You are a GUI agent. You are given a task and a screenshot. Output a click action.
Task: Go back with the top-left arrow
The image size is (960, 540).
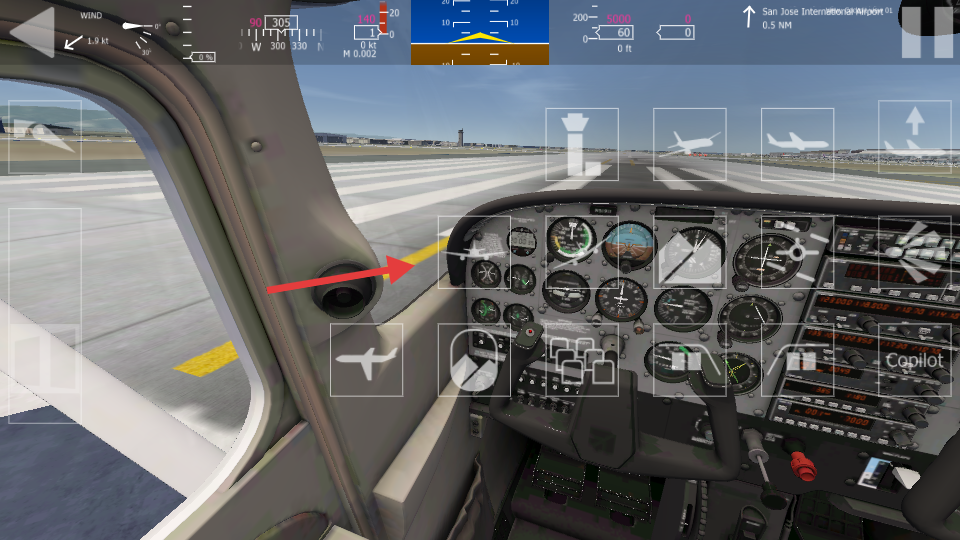coord(31,32)
